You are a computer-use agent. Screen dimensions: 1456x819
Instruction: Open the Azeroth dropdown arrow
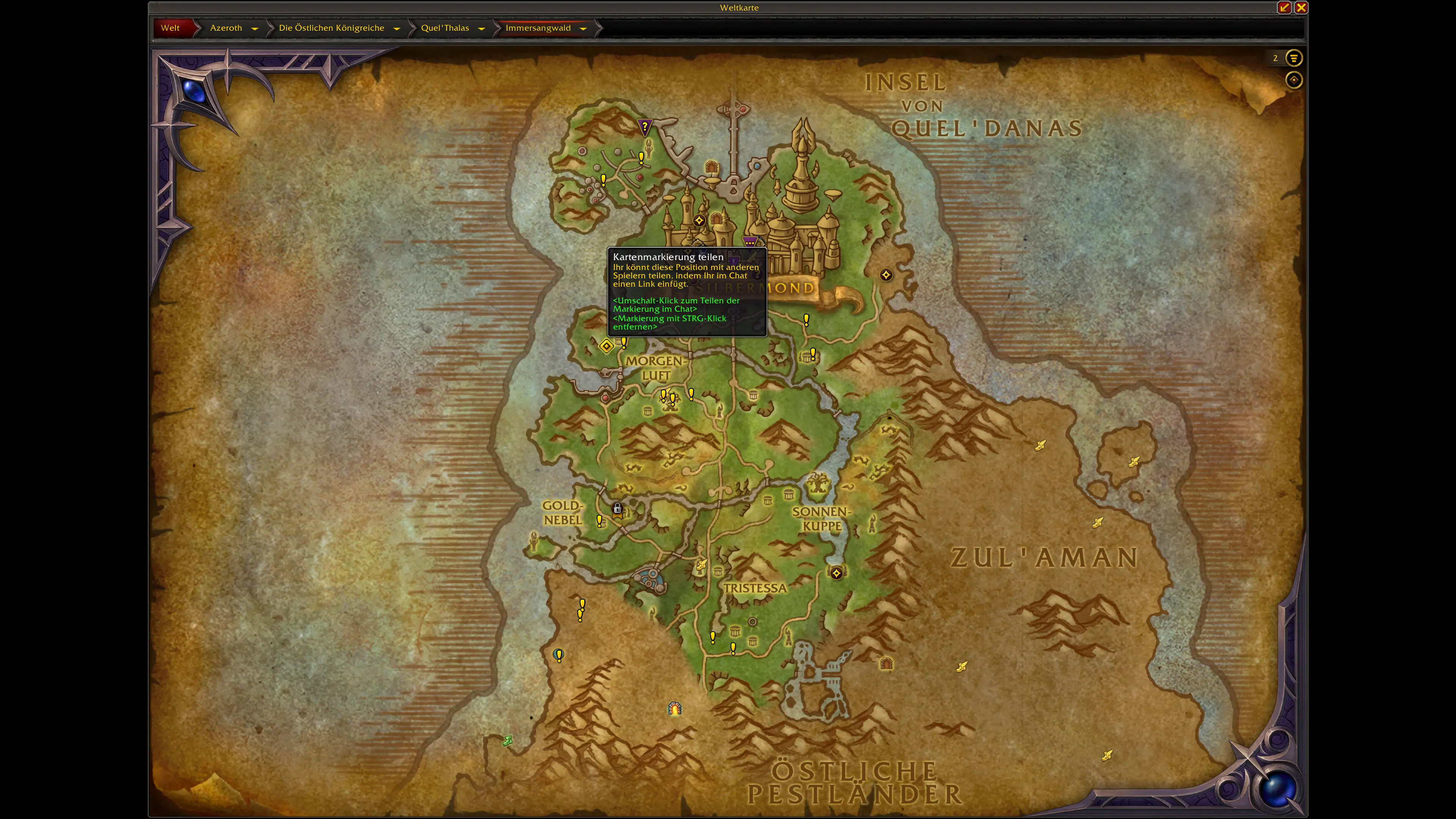[255, 28]
